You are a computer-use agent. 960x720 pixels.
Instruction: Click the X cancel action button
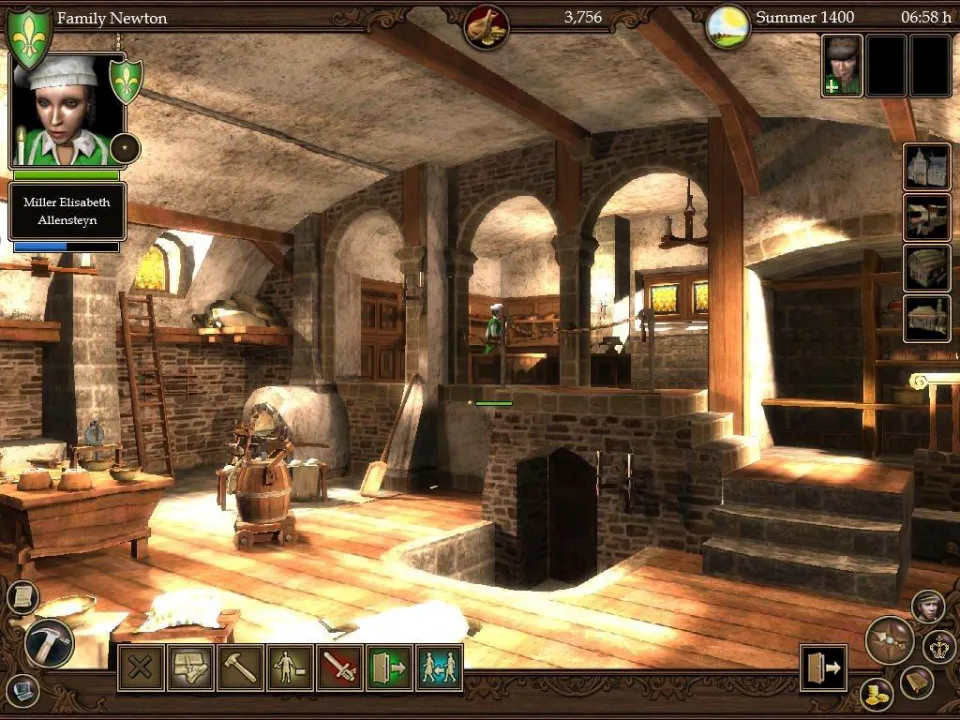[141, 668]
